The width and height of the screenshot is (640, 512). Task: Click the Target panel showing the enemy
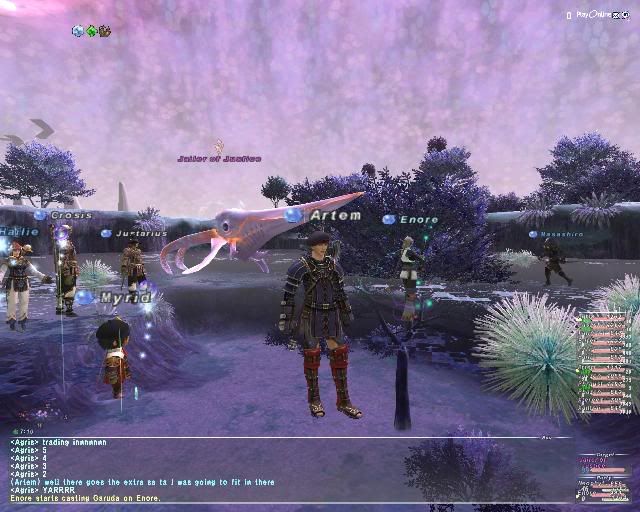[602, 462]
